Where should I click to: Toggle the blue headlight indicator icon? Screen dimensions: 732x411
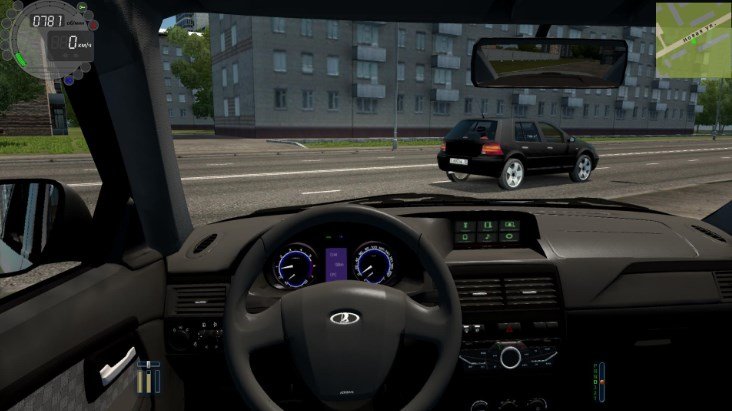(68, 79)
